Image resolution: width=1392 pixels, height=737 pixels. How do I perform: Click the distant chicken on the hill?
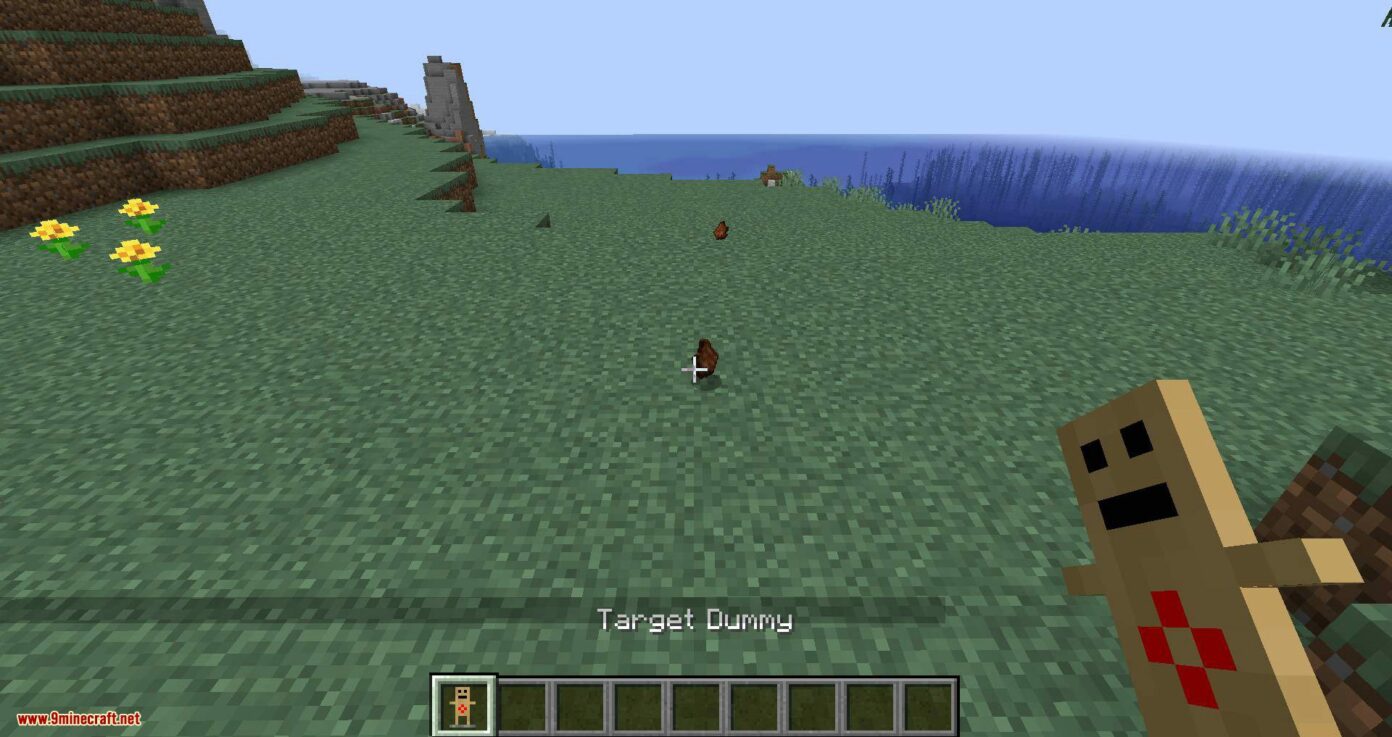pyautogui.click(x=720, y=228)
